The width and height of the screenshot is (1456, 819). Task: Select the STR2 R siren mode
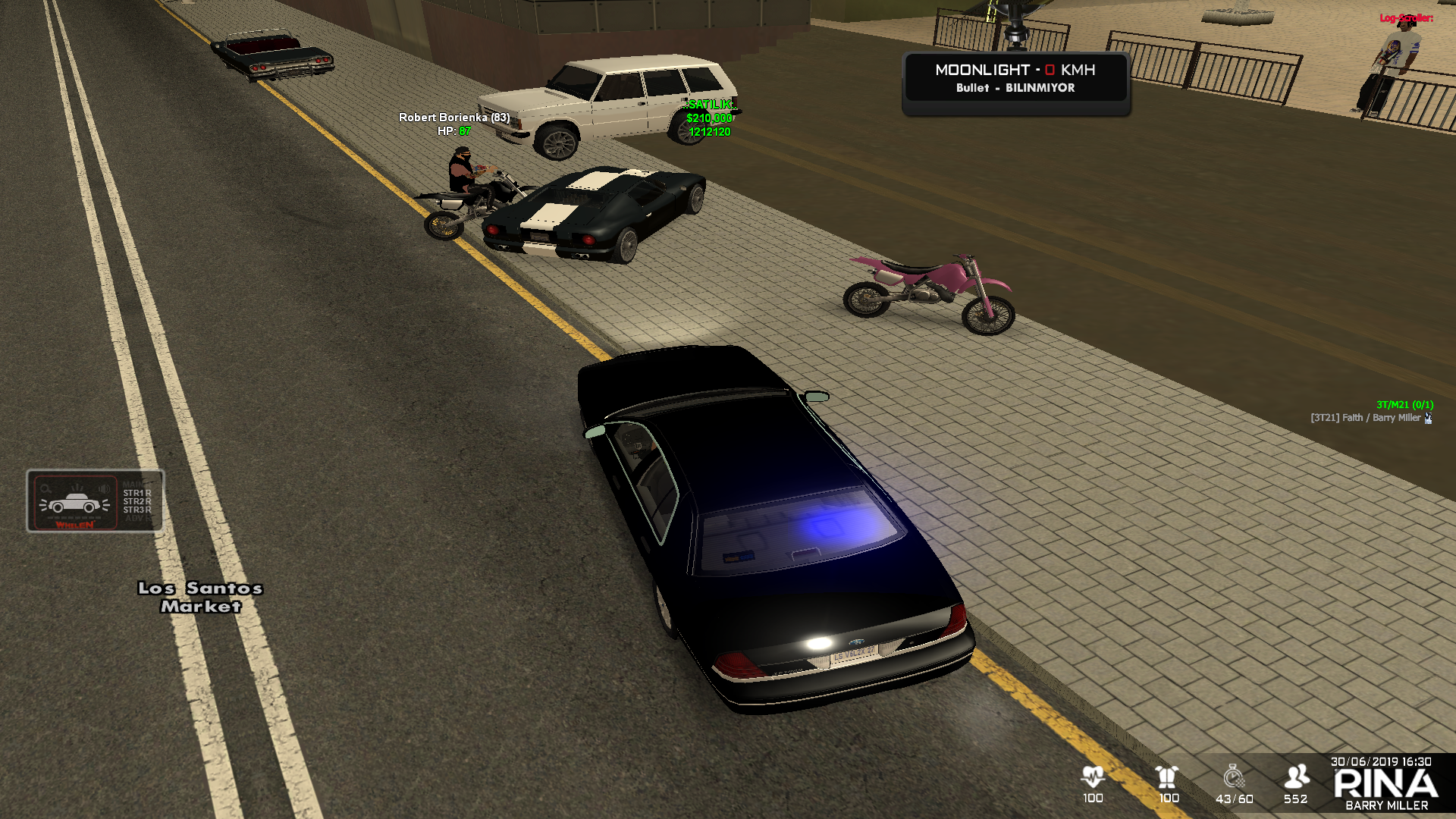[x=137, y=501]
